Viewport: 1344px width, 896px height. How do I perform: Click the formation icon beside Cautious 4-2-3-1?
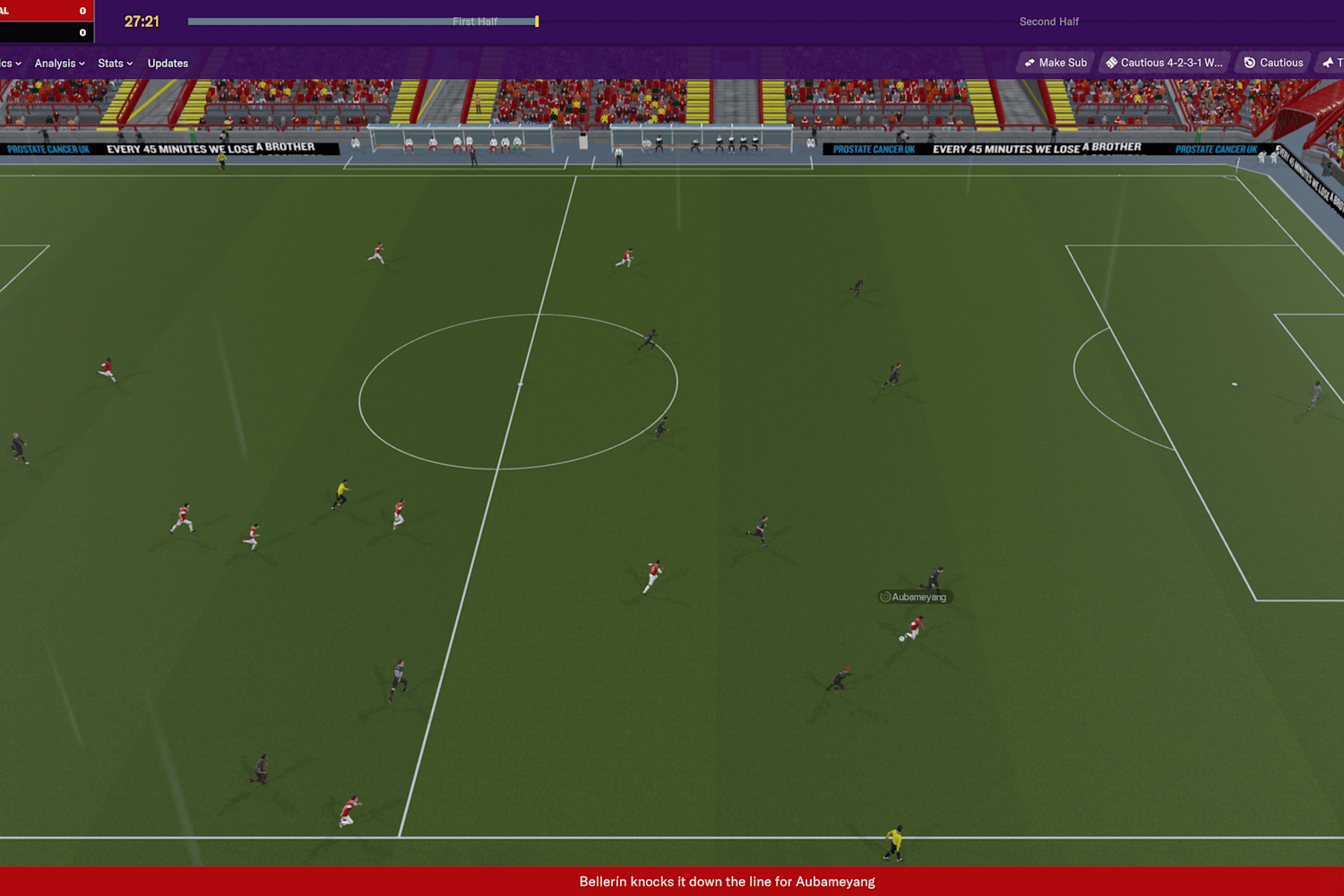pyautogui.click(x=1112, y=62)
